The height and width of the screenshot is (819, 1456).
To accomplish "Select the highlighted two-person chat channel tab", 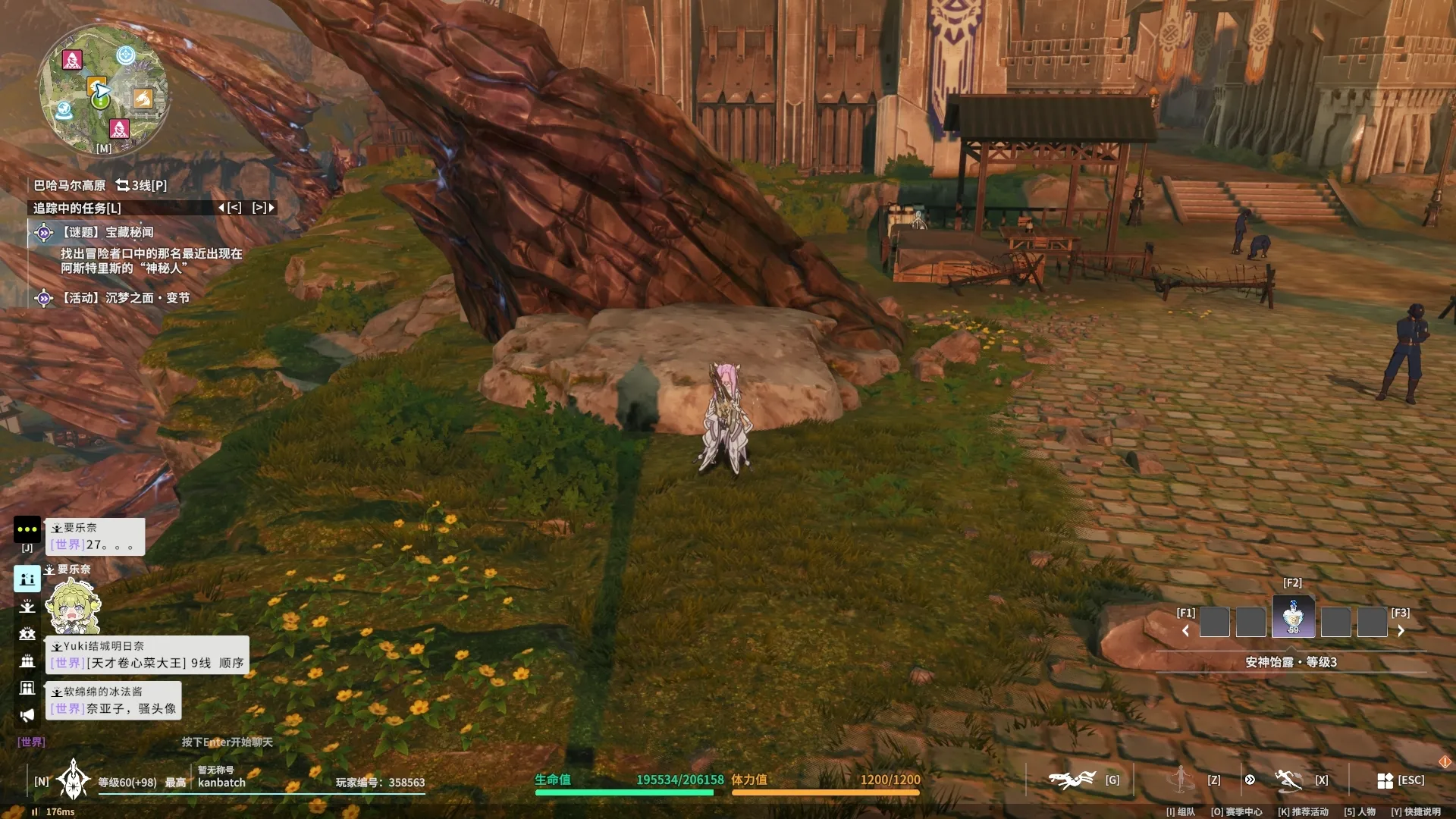I will pos(27,579).
